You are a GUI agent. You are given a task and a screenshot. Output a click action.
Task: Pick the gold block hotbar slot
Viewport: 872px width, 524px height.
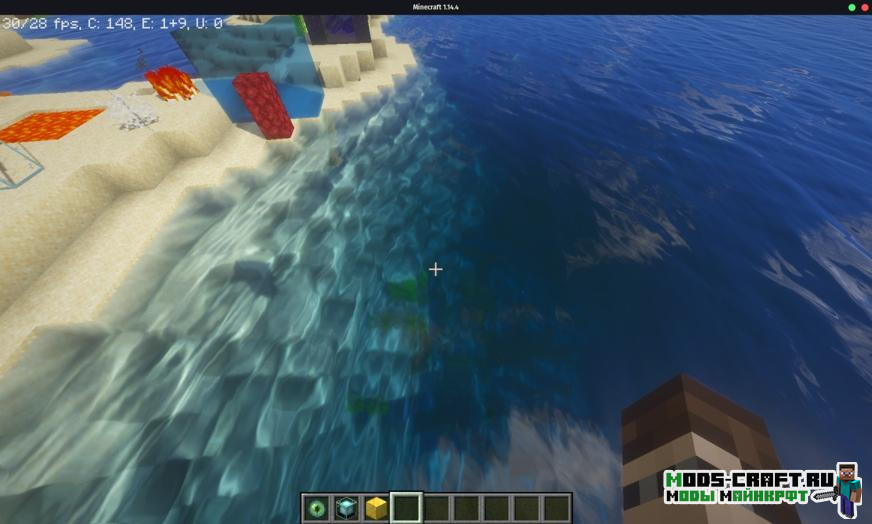[x=376, y=508]
